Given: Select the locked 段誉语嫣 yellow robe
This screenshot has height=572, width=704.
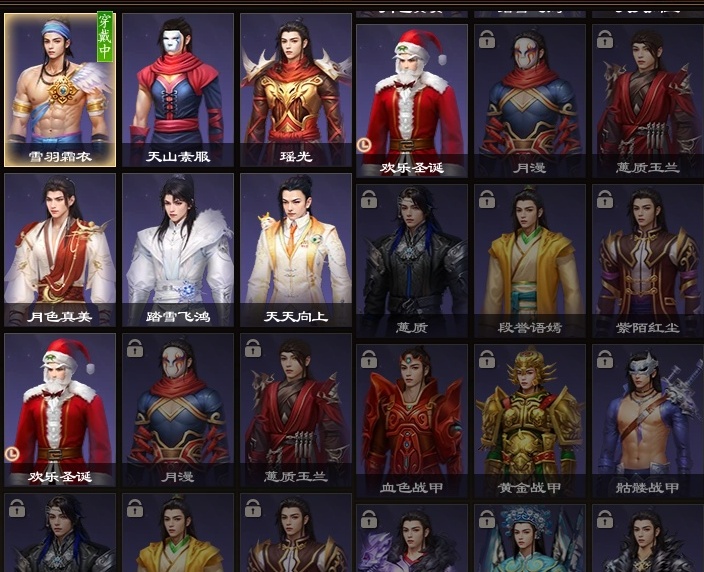Looking at the screenshot, I should (x=529, y=260).
